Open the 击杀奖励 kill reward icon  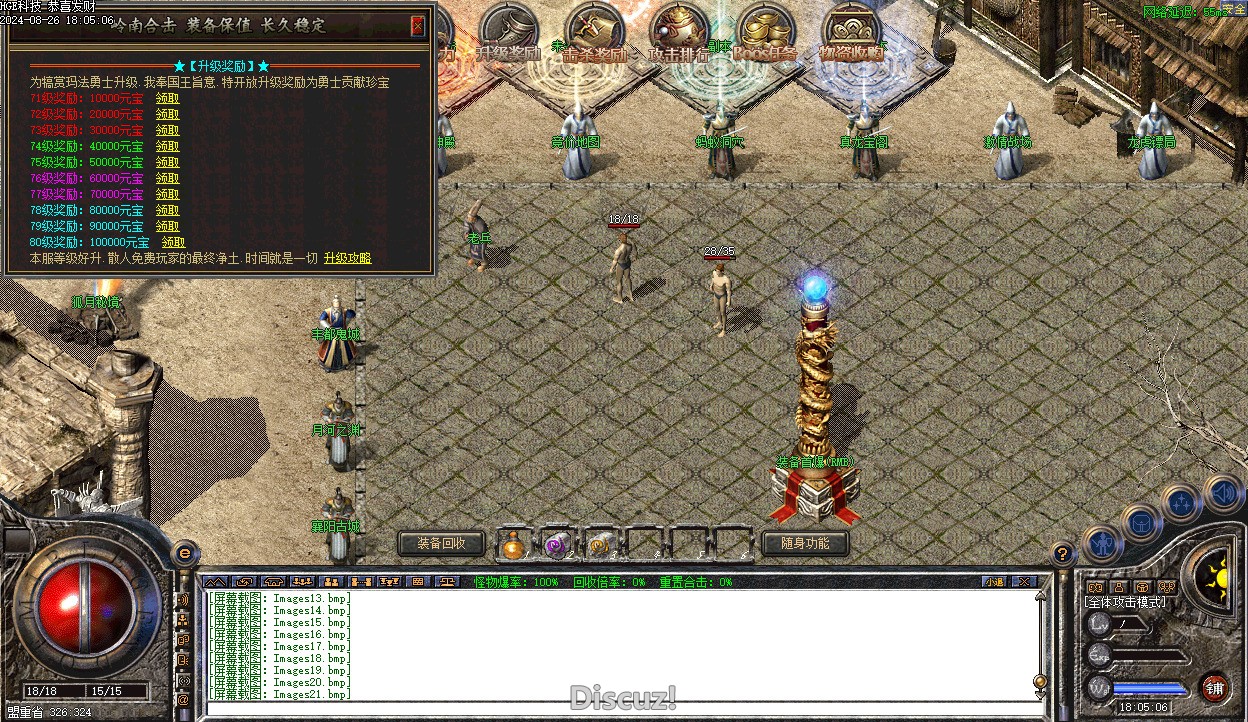tap(594, 35)
